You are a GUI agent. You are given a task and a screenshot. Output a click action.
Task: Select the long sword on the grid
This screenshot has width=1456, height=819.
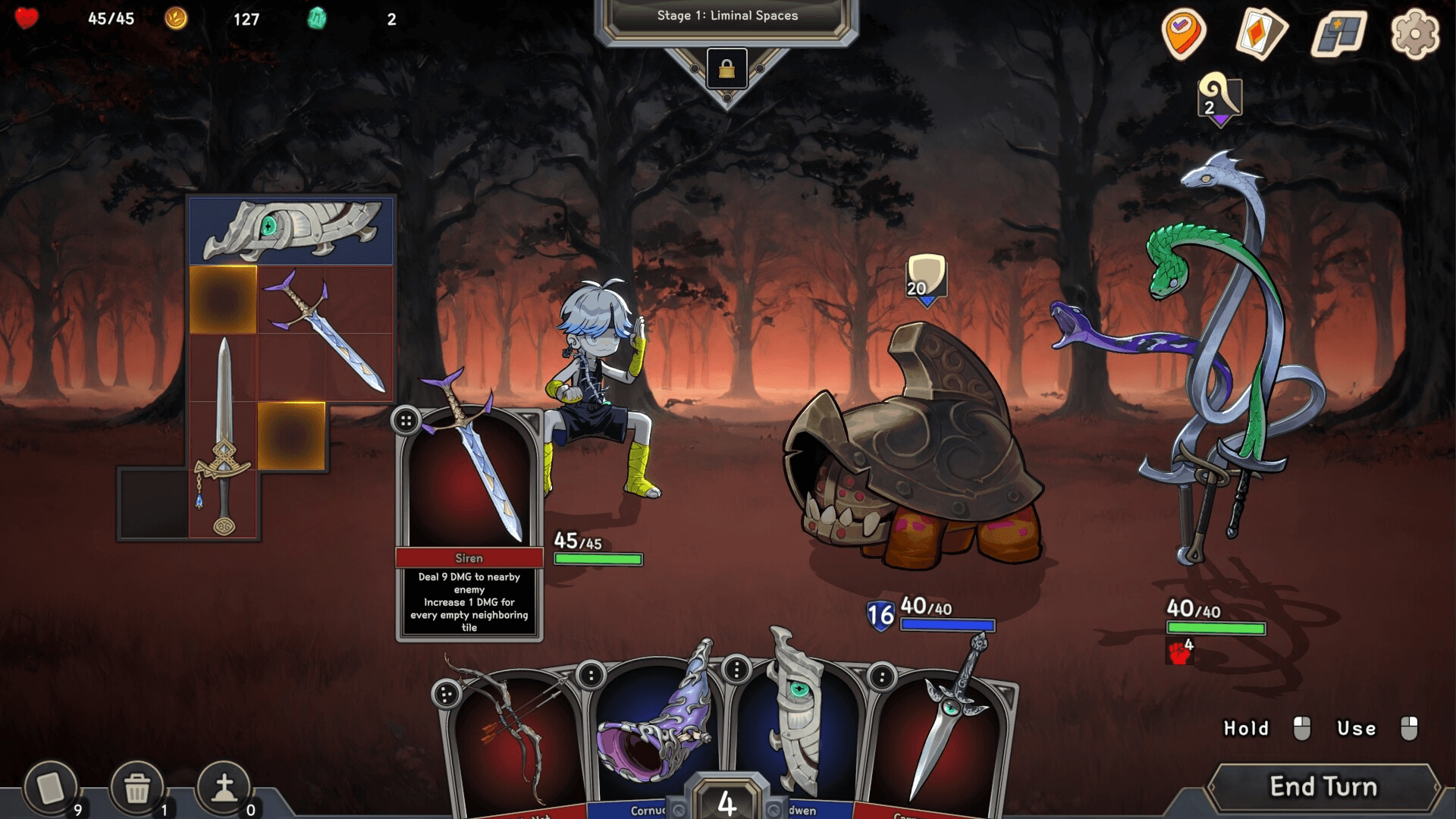[x=224, y=440]
